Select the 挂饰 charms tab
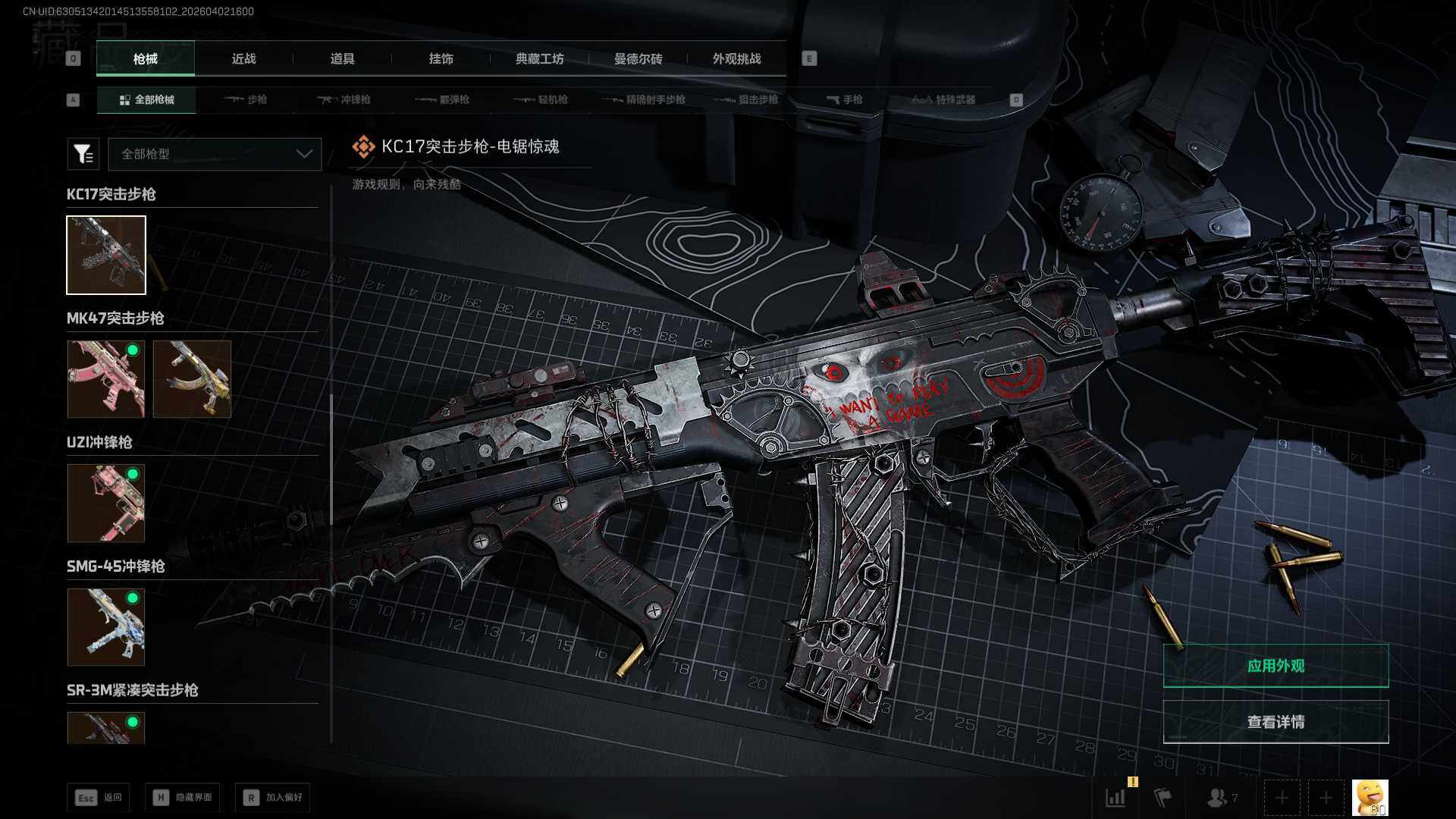1456x819 pixels. (x=441, y=58)
